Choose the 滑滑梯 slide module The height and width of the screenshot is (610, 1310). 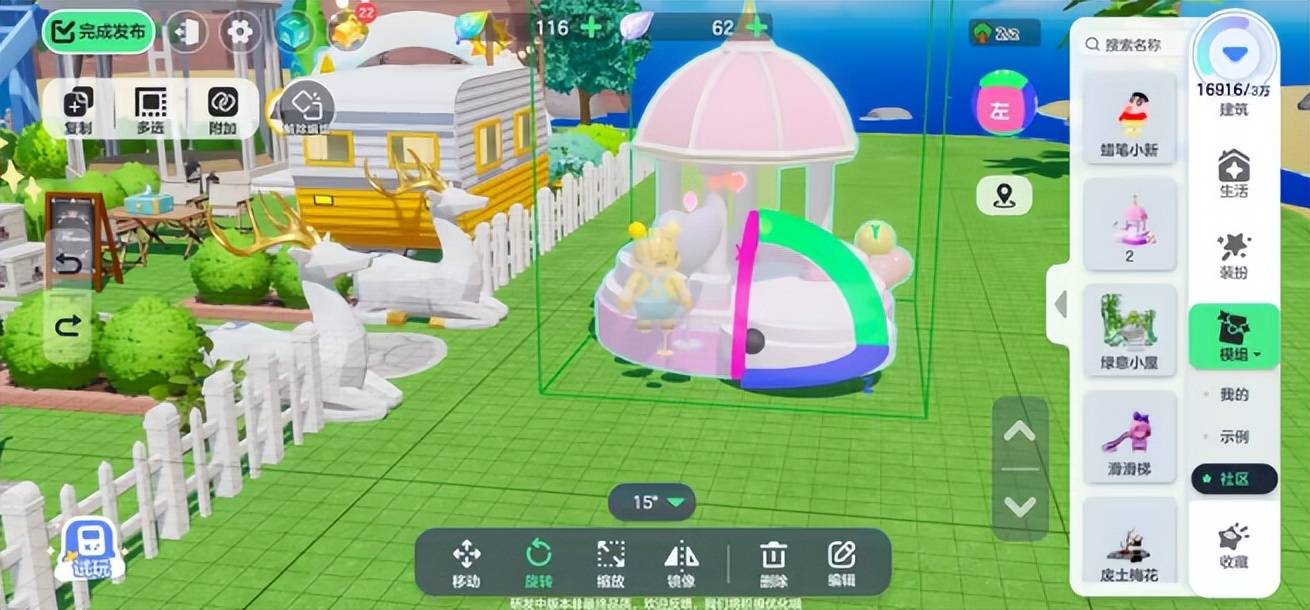click(1130, 436)
